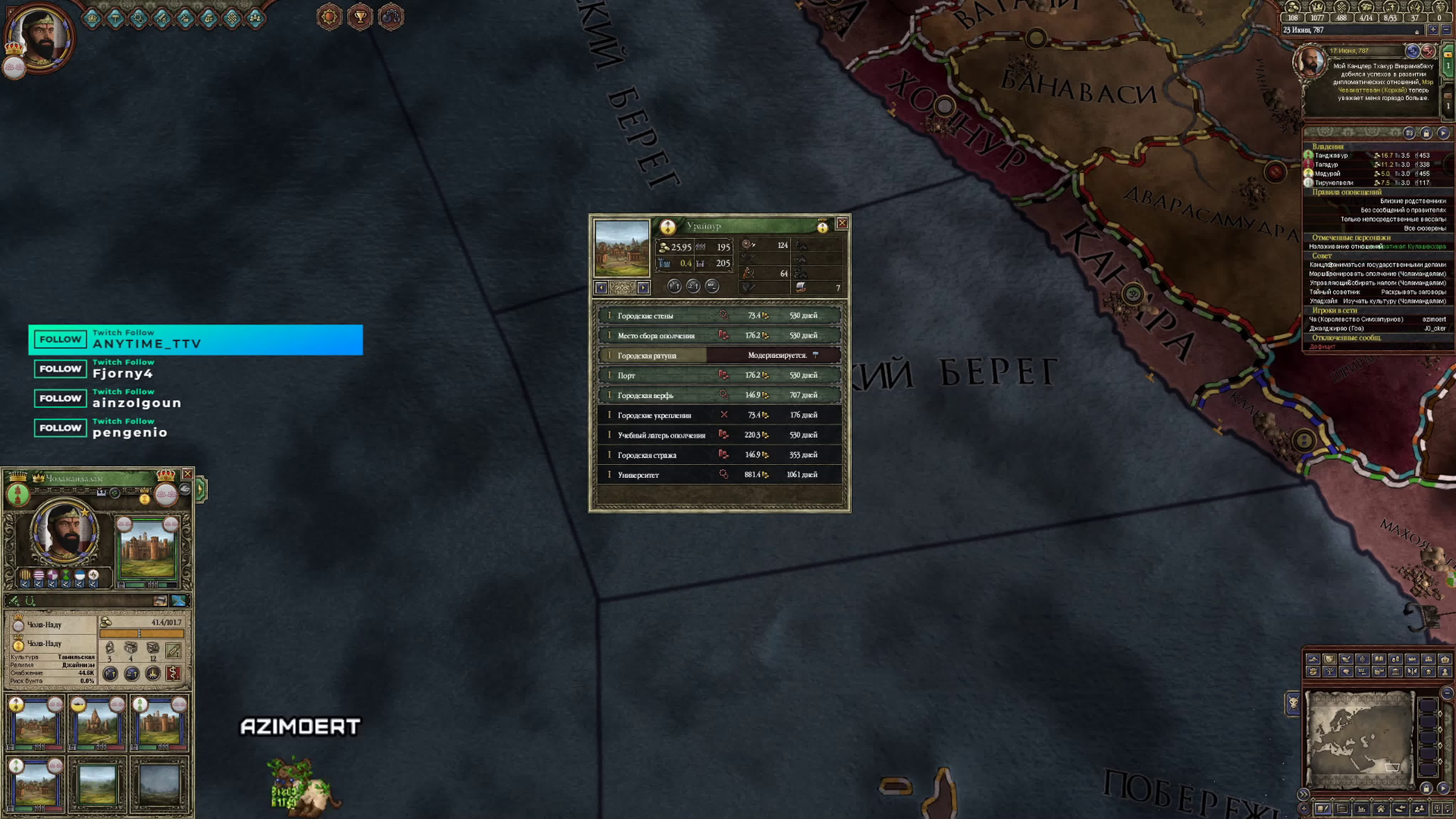The width and height of the screenshot is (1456, 819).
Task: Build the Университет upgrade
Action: pos(719,475)
